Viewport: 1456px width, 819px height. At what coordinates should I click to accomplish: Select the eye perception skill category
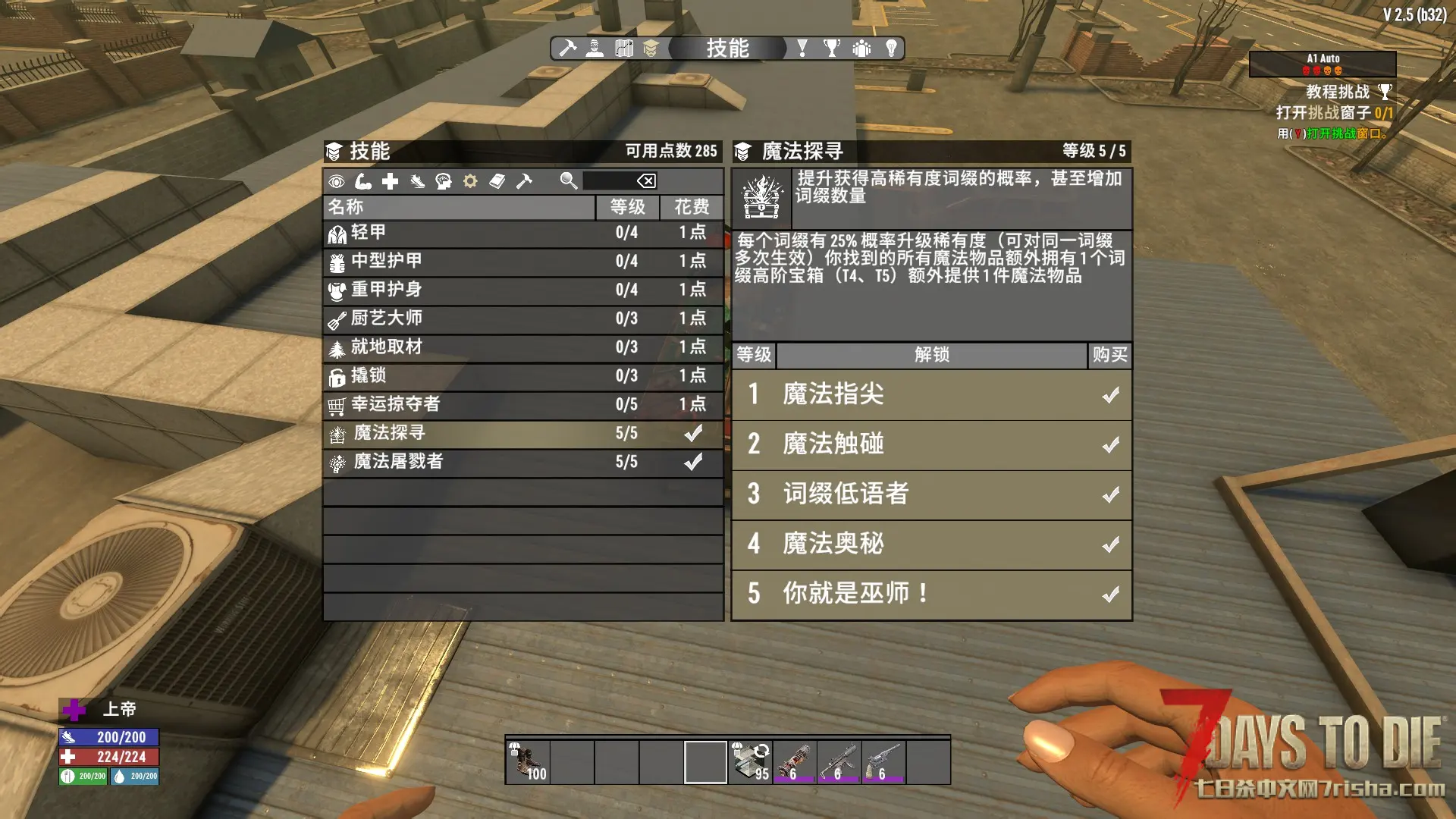point(337,181)
